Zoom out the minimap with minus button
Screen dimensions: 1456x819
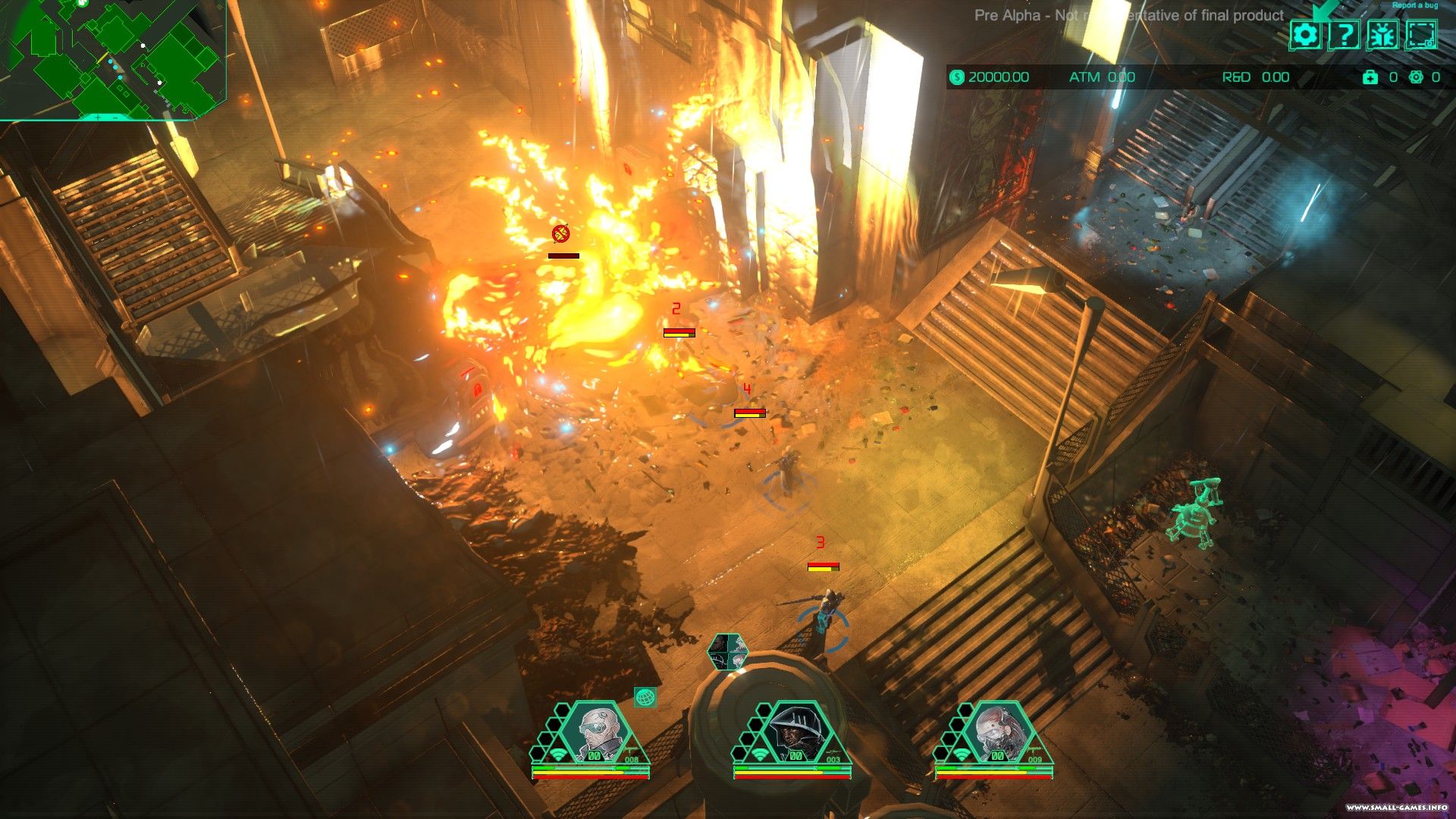tap(115, 118)
